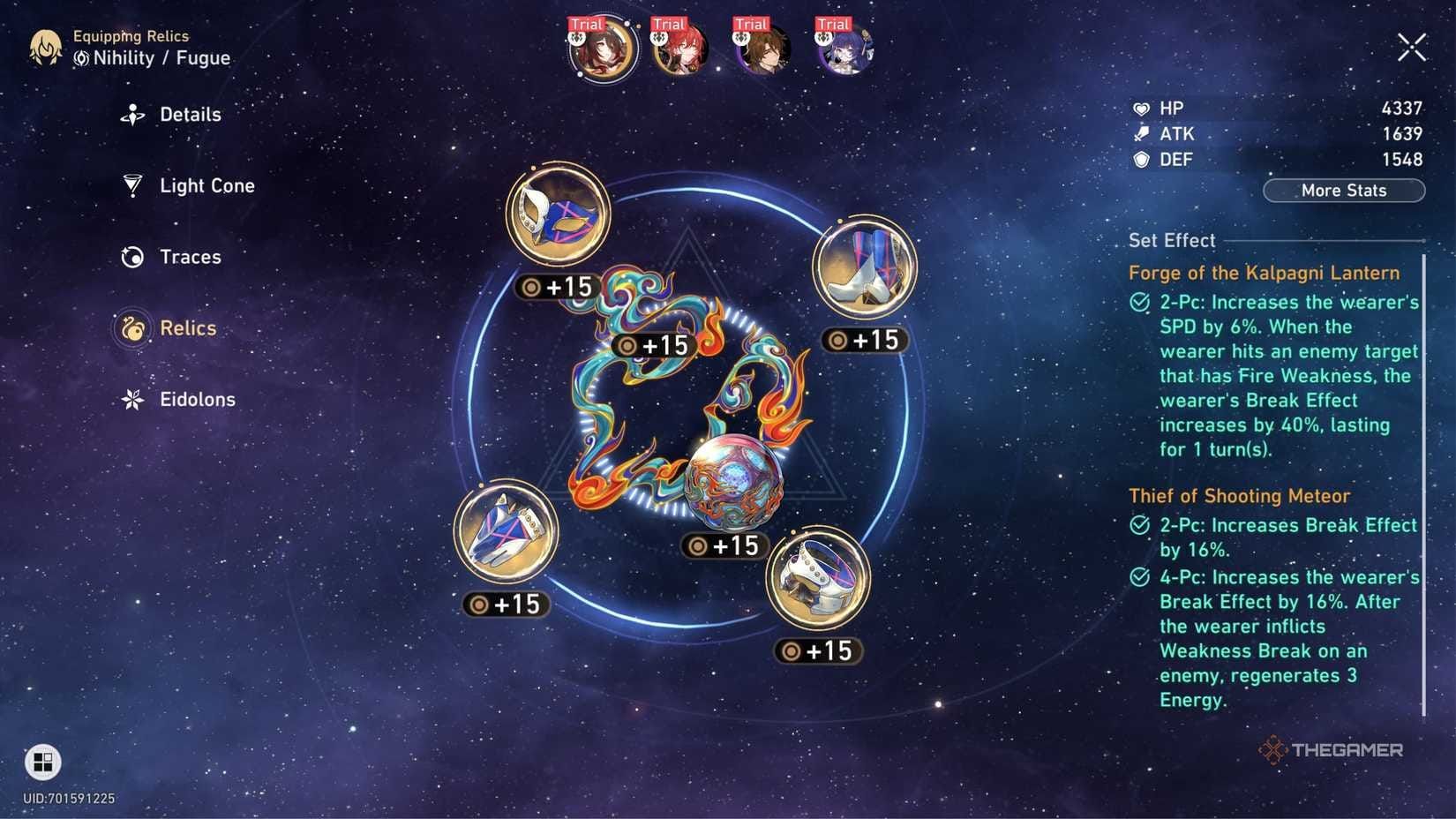Select the Relics tab
This screenshot has height=819, width=1456.
coord(187,328)
